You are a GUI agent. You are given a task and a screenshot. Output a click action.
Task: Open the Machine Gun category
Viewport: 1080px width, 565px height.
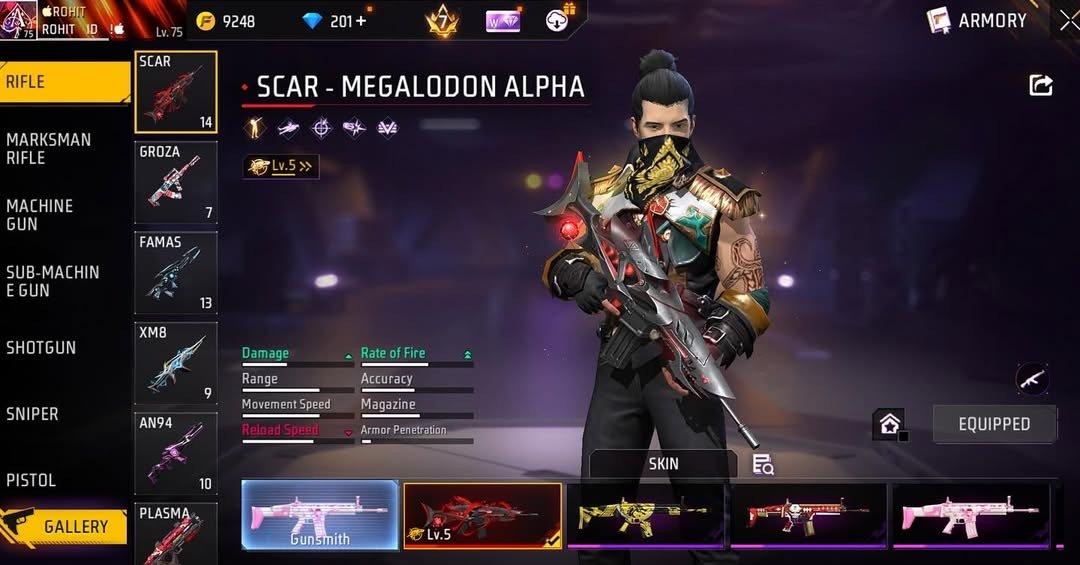40,214
